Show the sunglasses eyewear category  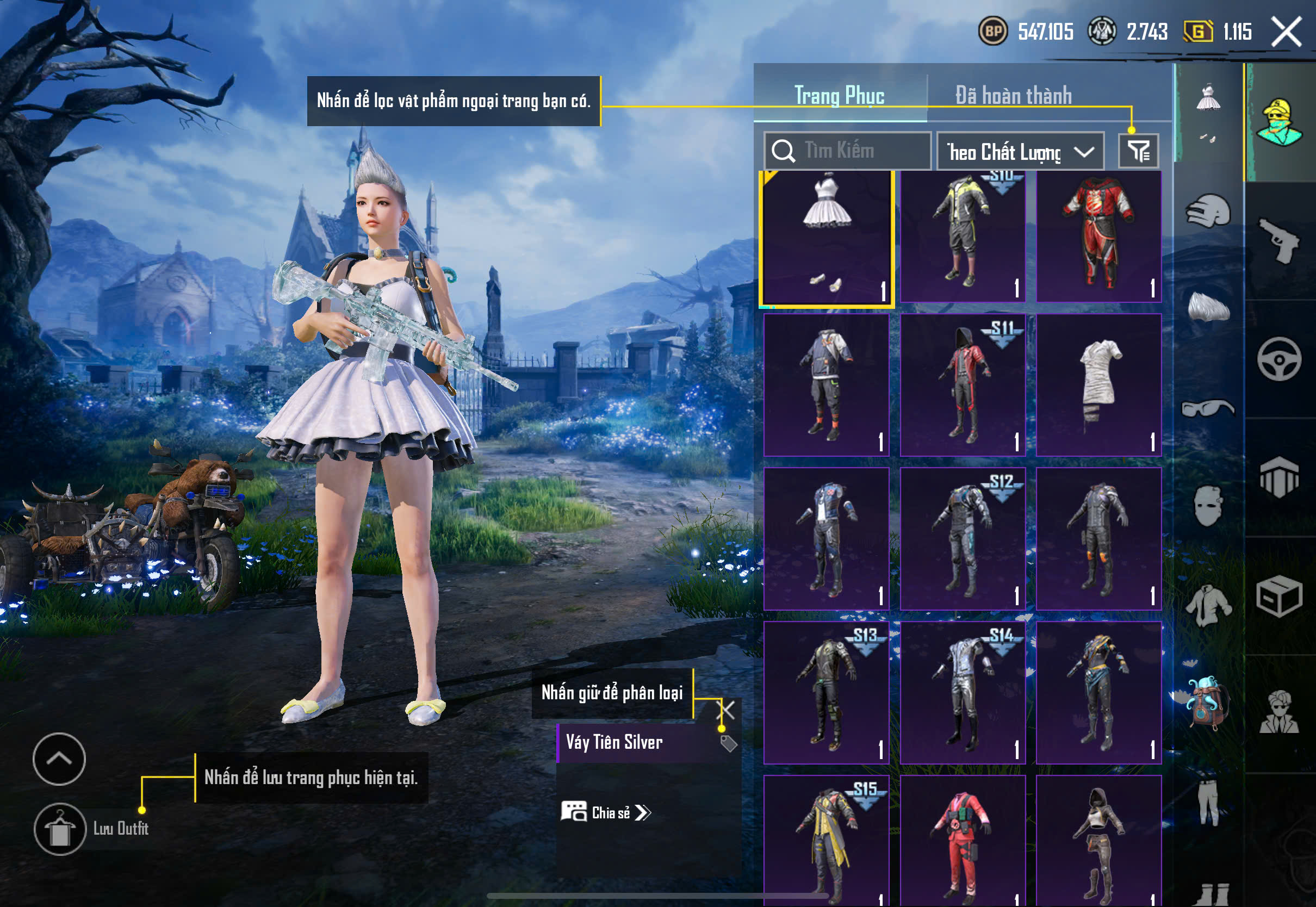click(x=1208, y=408)
